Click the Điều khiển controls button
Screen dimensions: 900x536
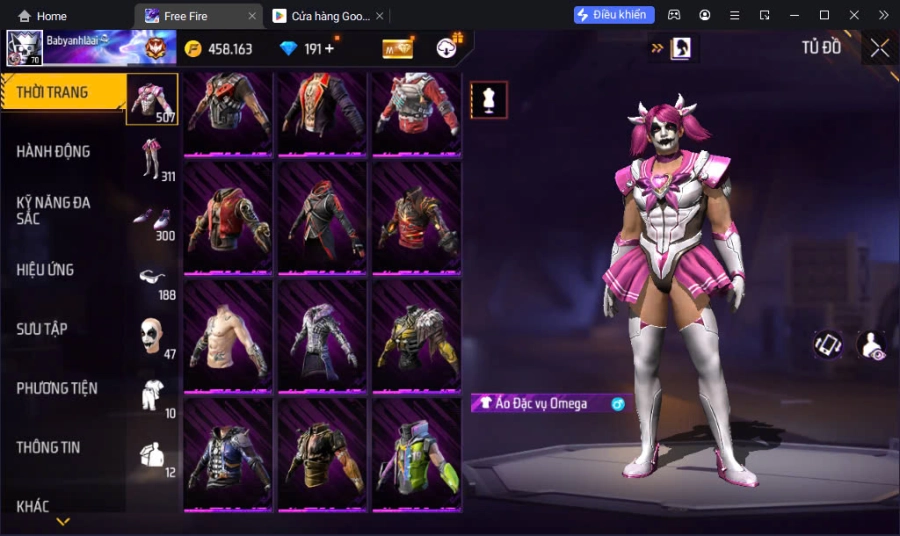(x=614, y=15)
